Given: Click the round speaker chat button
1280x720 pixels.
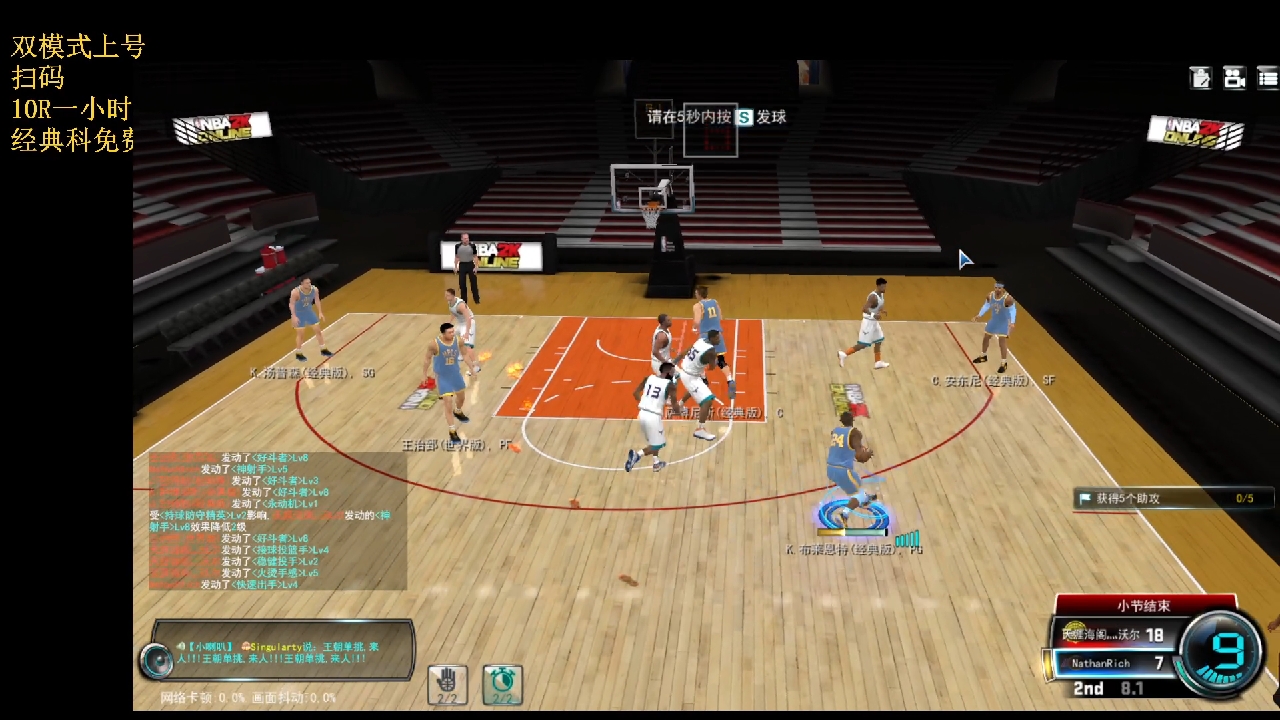Looking at the screenshot, I should tap(156, 660).
